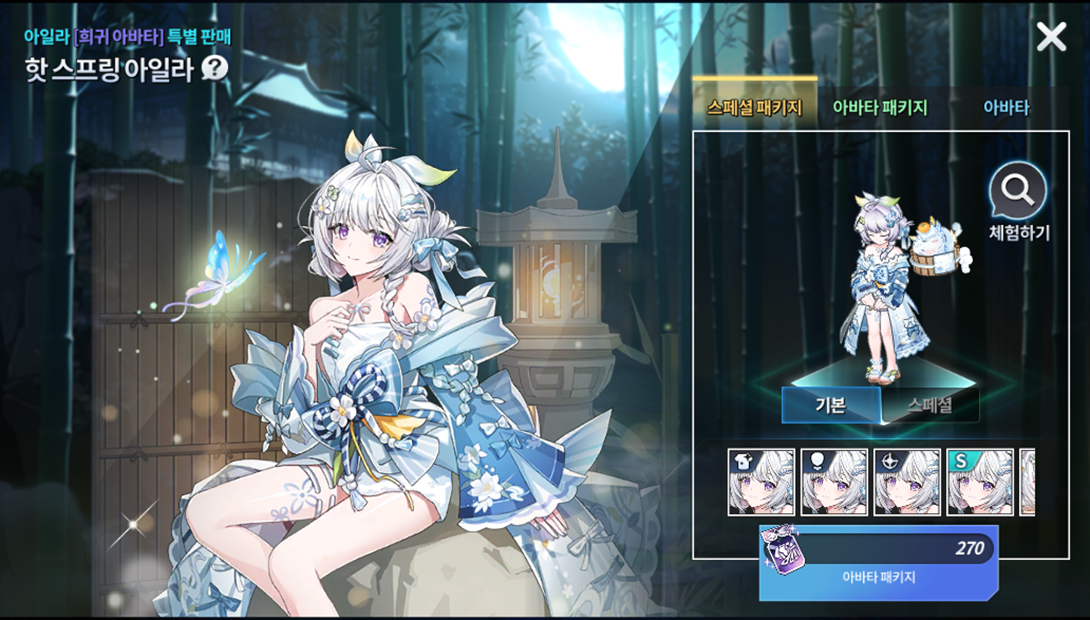This screenshot has height=620, width=1090.
Task: Choose the thumbnail with crosshair icon
Action: [907, 482]
